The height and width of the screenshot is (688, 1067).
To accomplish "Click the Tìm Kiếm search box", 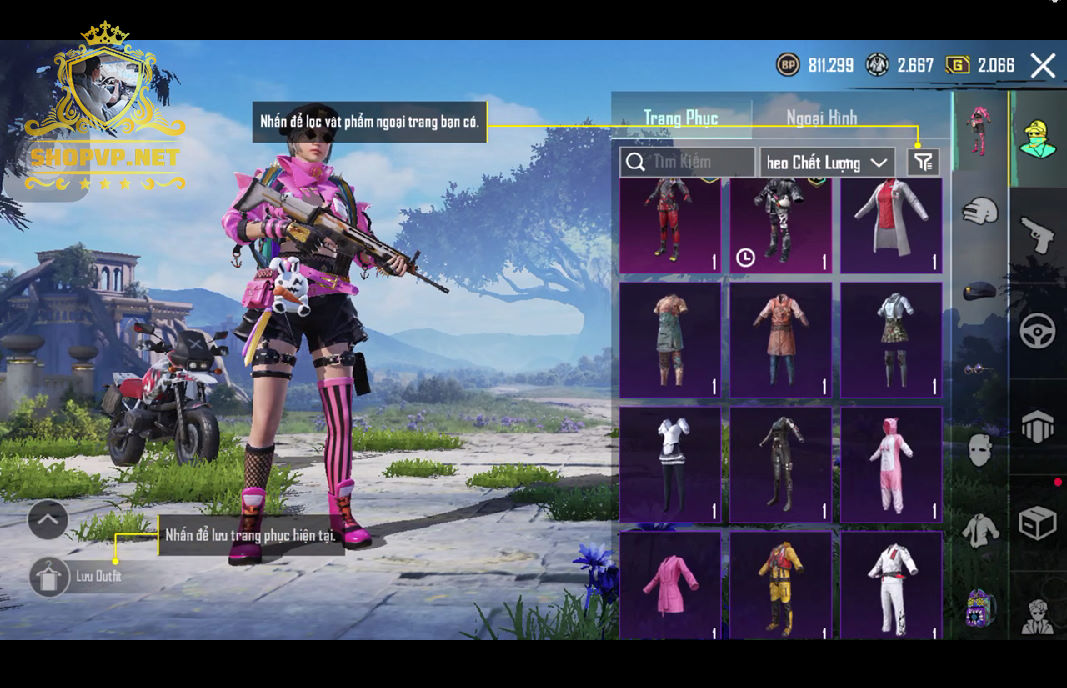I will coord(688,162).
